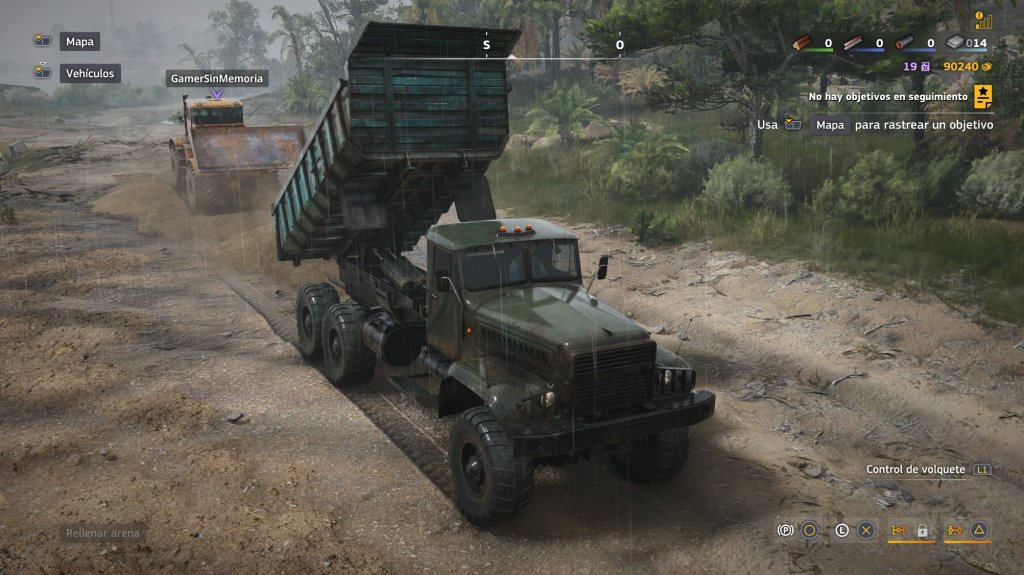Toggle the parking brake (P) icon
The image size is (1024, 575).
pyautogui.click(x=785, y=530)
